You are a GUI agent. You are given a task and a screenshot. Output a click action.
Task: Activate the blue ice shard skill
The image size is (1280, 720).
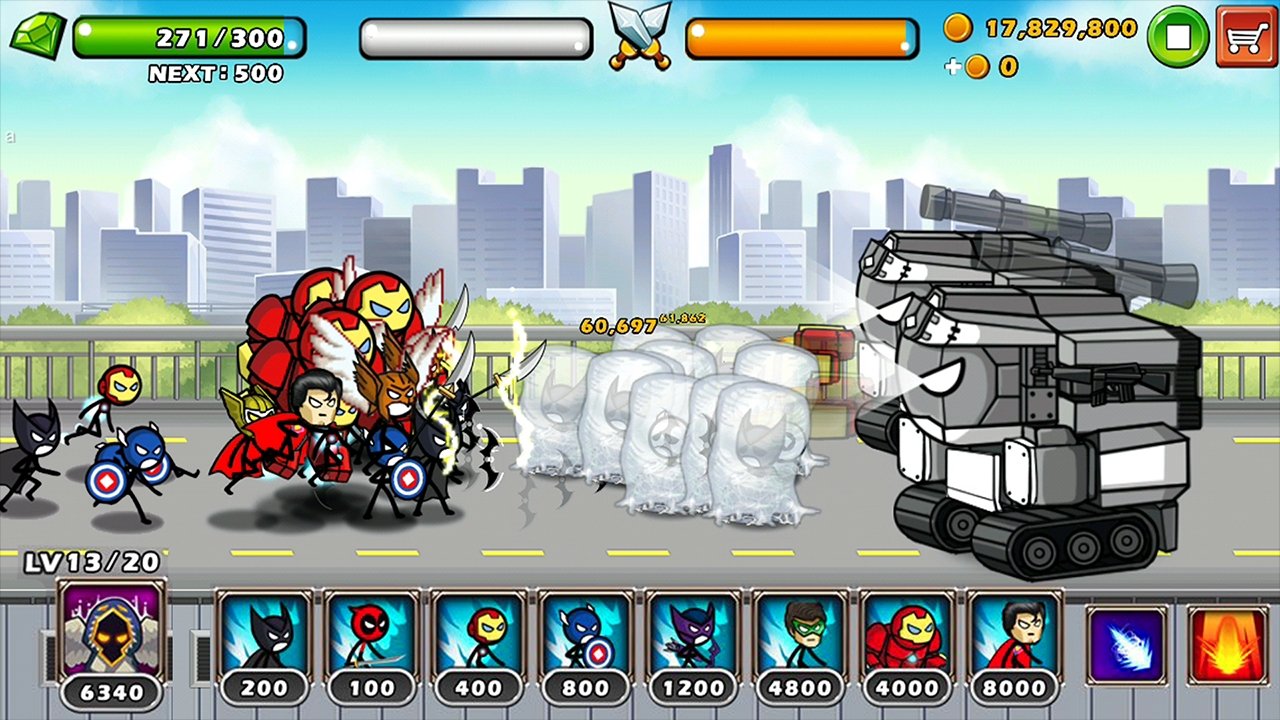pos(1126,646)
